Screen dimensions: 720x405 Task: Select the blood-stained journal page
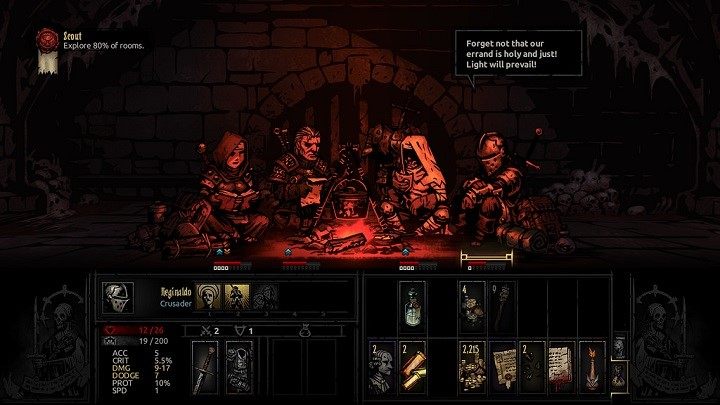pyautogui.click(x=560, y=364)
